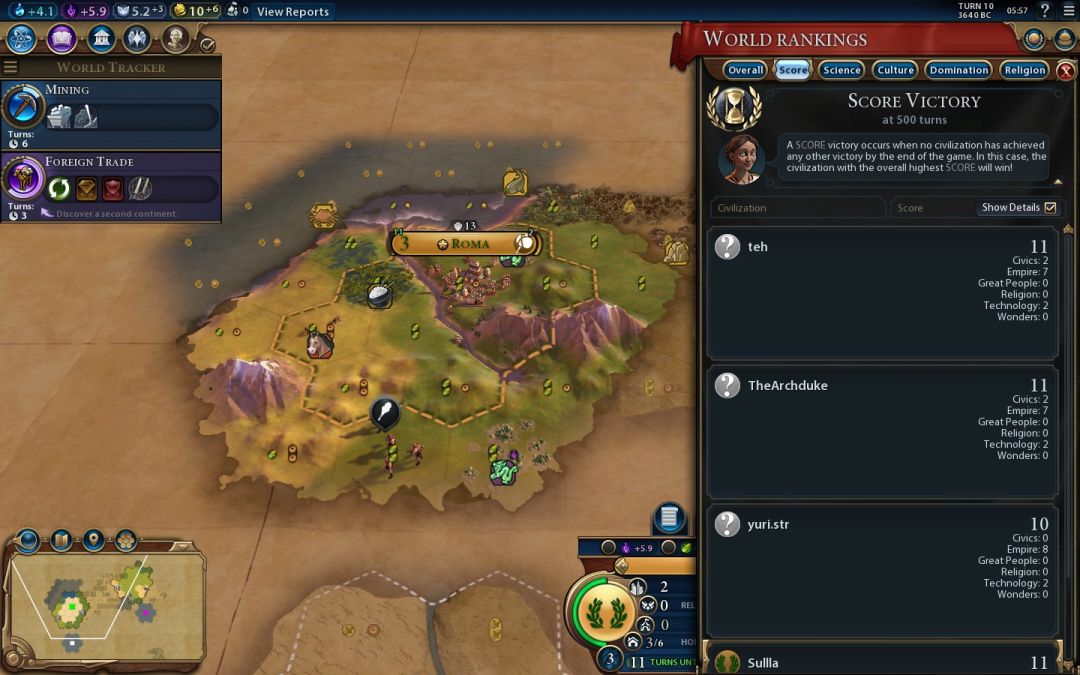Select the Culture victory tab
This screenshot has height=675, width=1080.
tap(895, 70)
